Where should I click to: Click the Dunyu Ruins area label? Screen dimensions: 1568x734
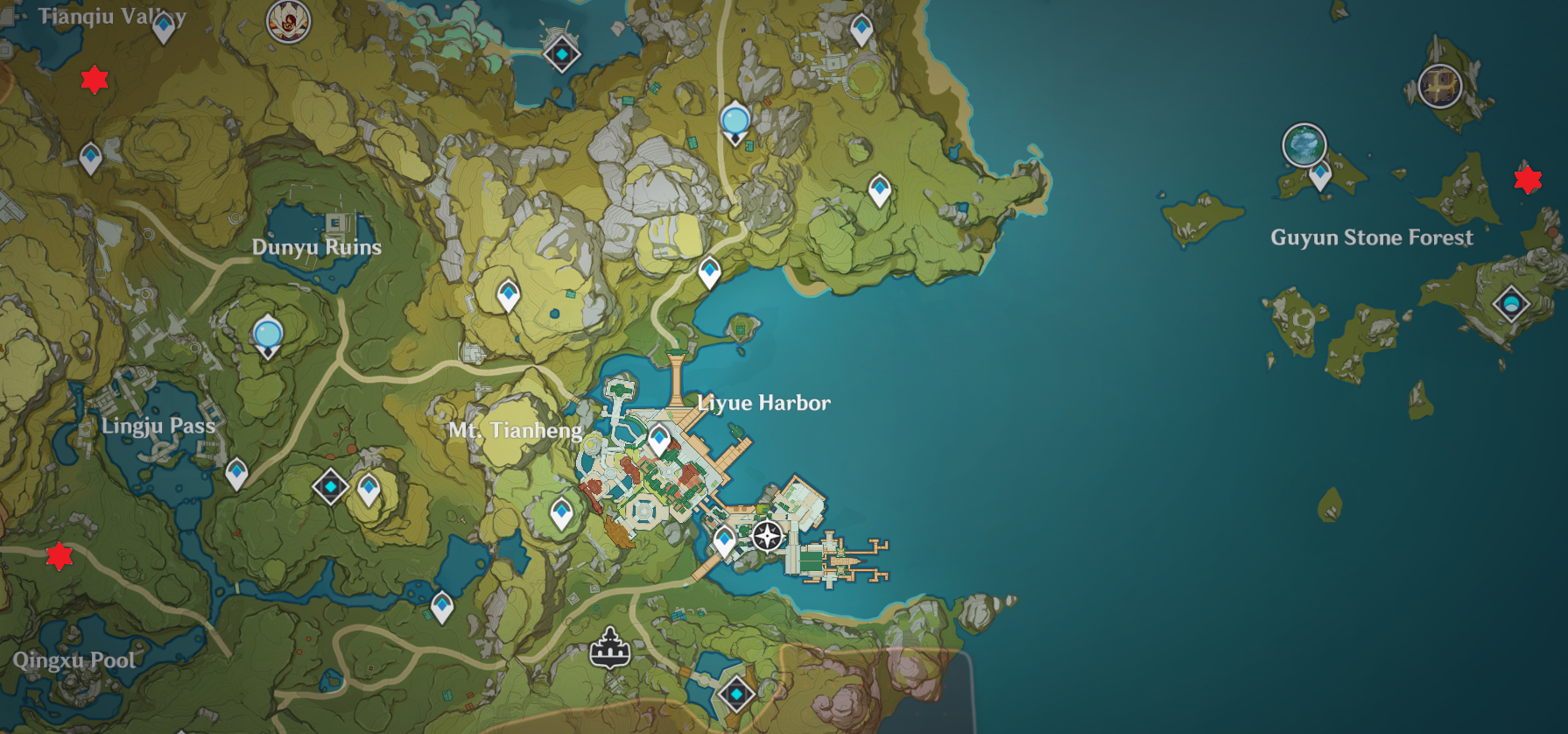coord(317,248)
